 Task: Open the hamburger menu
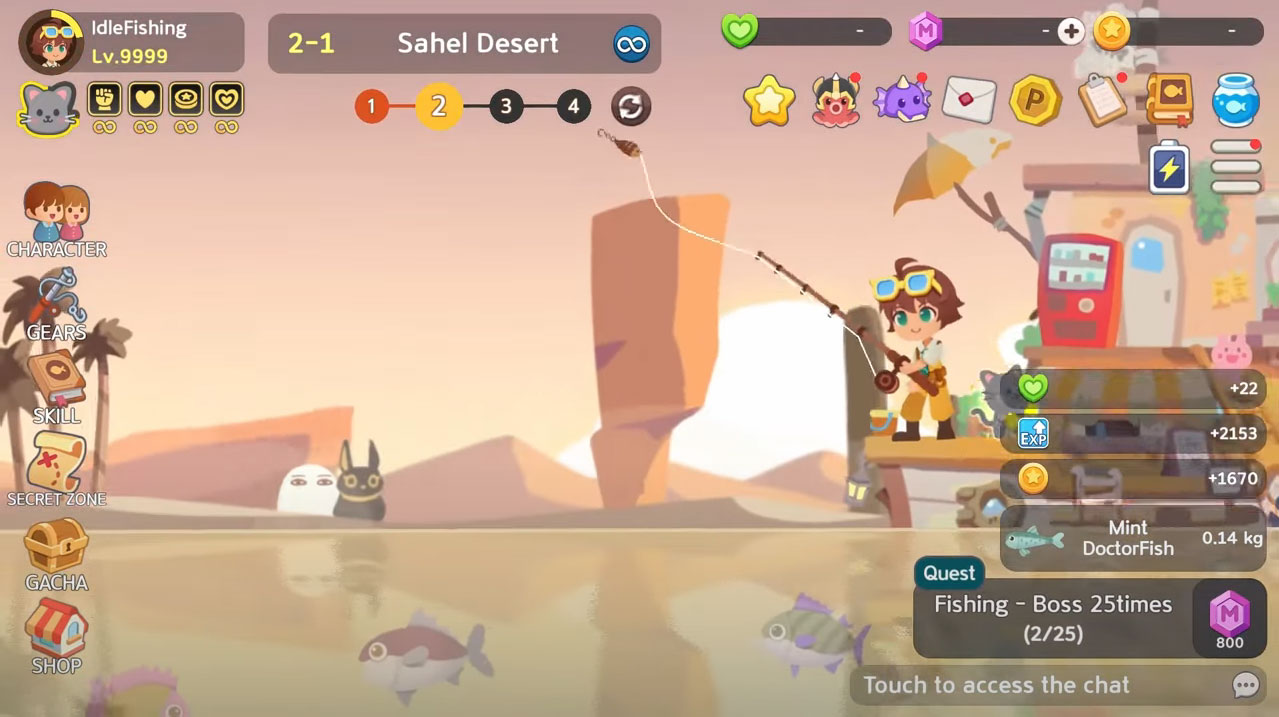tap(1236, 167)
